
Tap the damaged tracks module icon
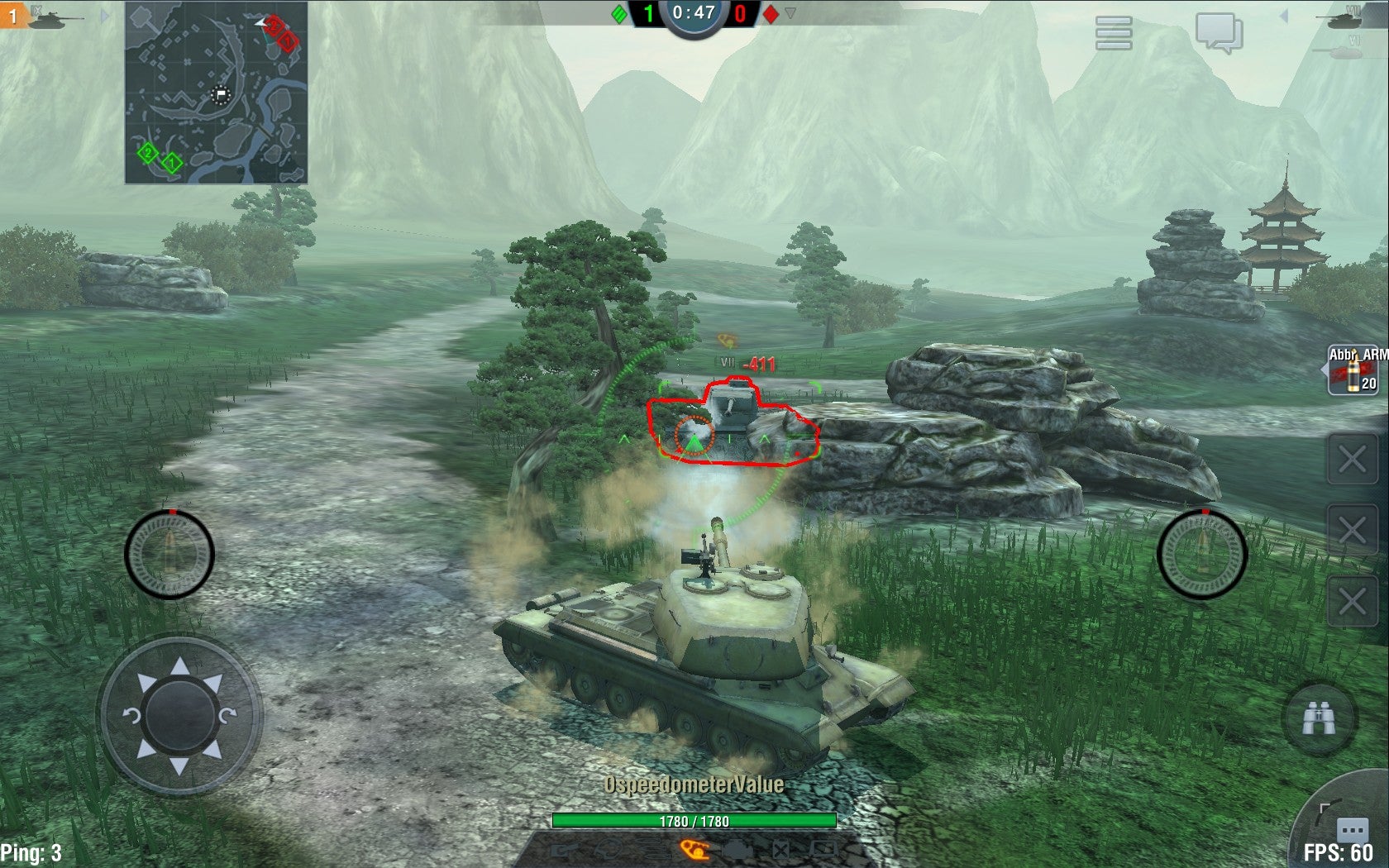695,849
